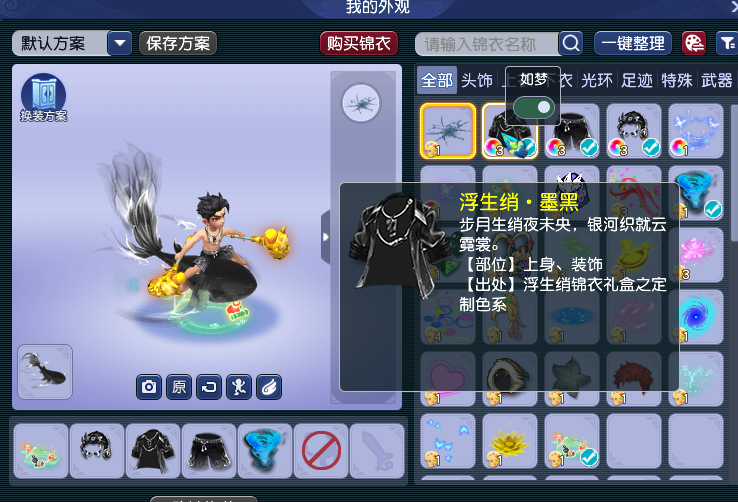Switch to the 全部 tab
Viewport: 738px width, 502px height.
(437, 80)
